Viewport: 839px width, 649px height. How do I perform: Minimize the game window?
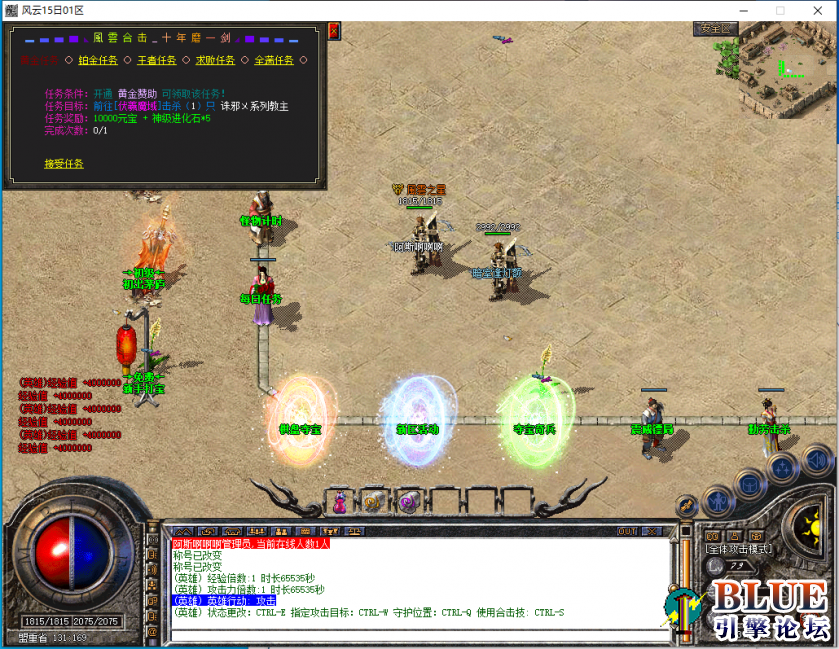pyautogui.click(x=747, y=10)
